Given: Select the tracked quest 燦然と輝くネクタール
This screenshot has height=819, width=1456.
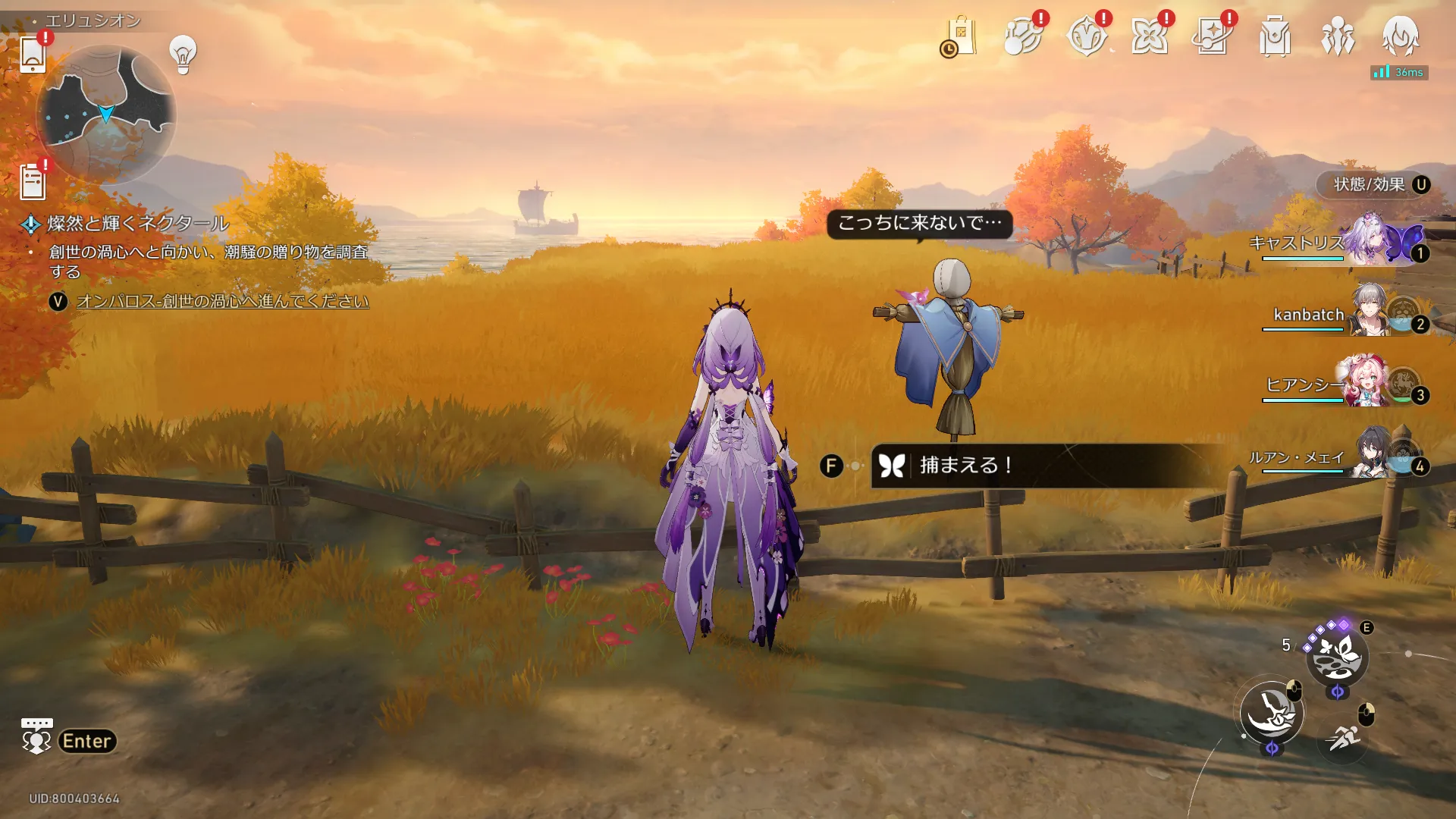Looking at the screenshot, I should coord(138,224).
